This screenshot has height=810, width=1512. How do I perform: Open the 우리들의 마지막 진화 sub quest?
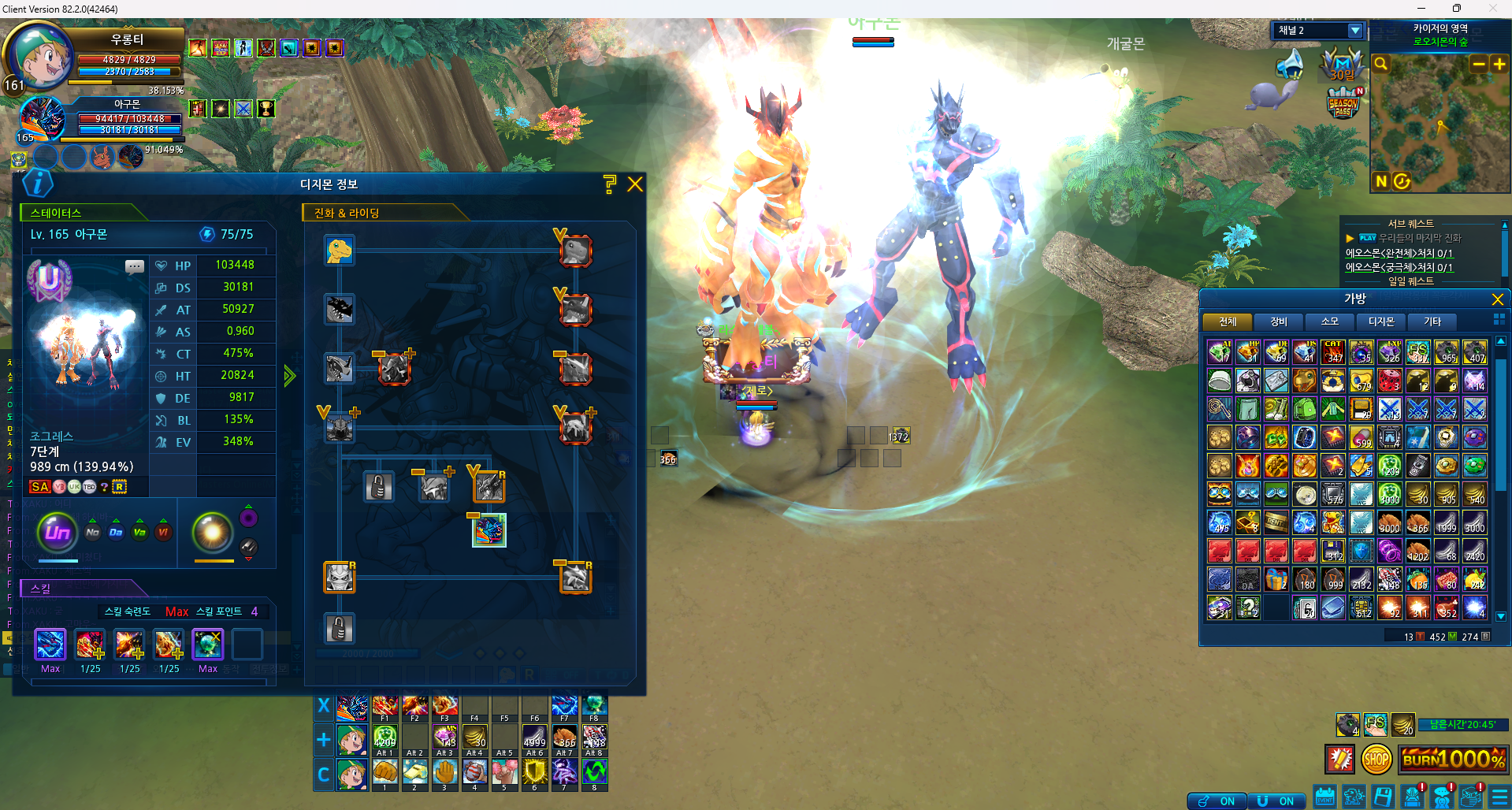(x=1420, y=238)
